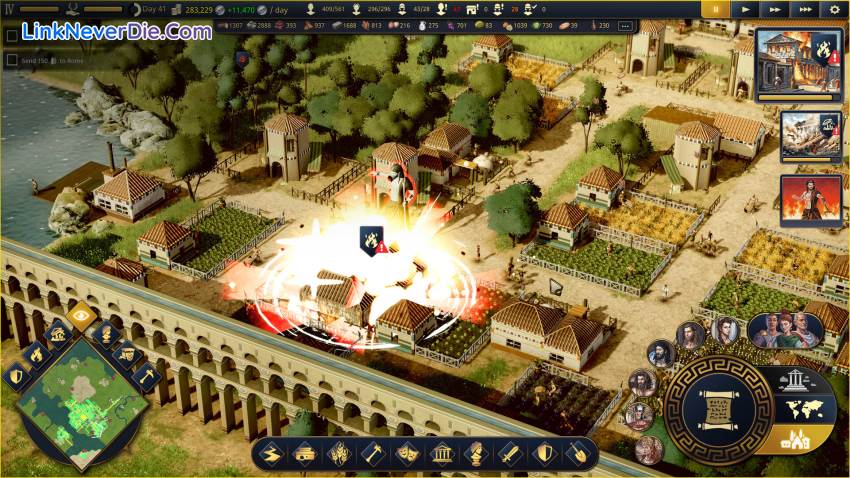
Task: Open the sword military build category
Action: tap(510, 454)
